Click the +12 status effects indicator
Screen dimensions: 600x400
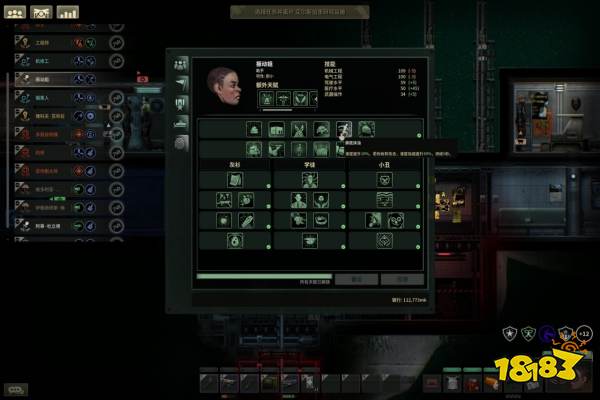(584, 333)
